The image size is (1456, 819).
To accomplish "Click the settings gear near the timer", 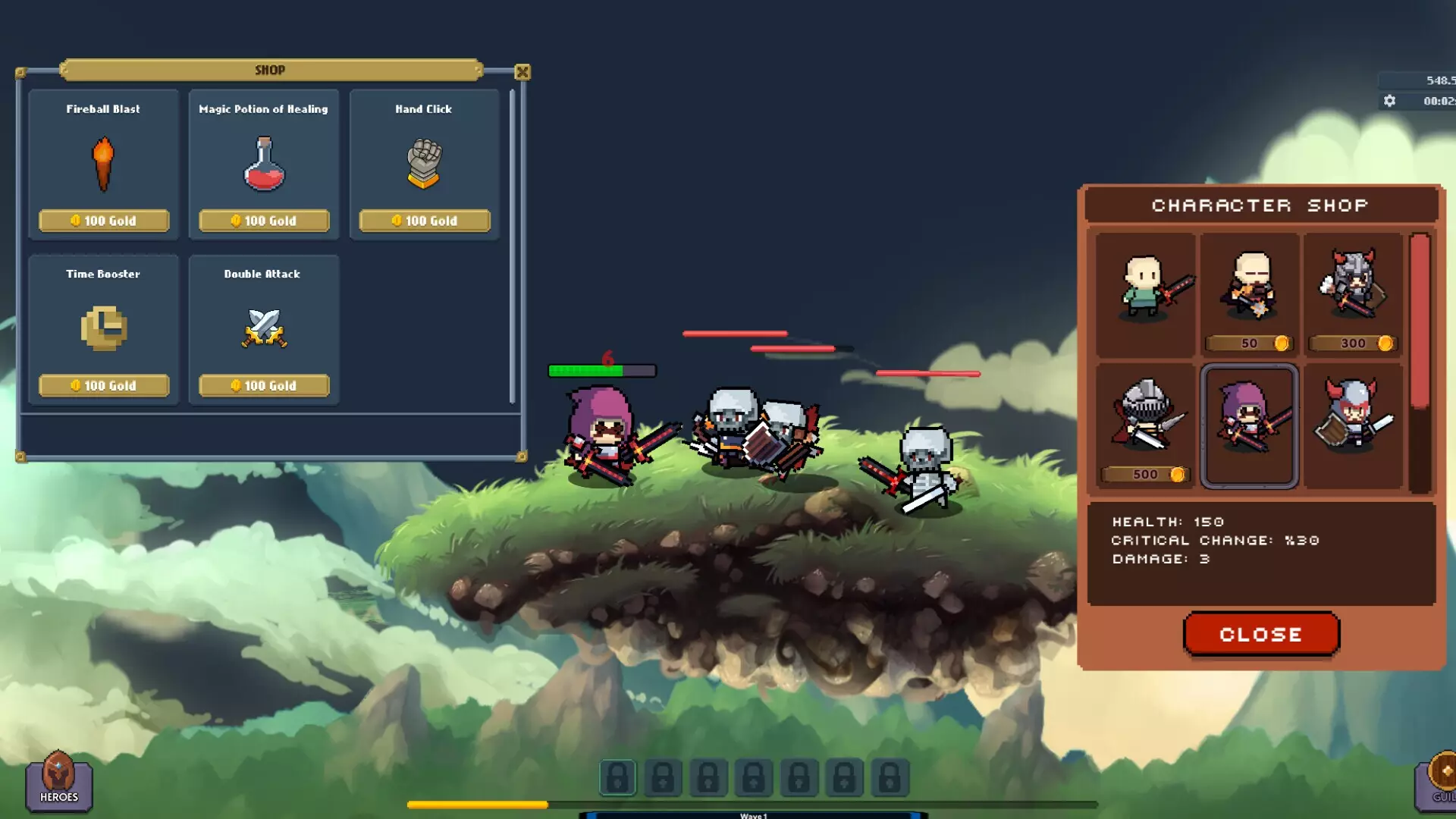I will click(x=1391, y=99).
